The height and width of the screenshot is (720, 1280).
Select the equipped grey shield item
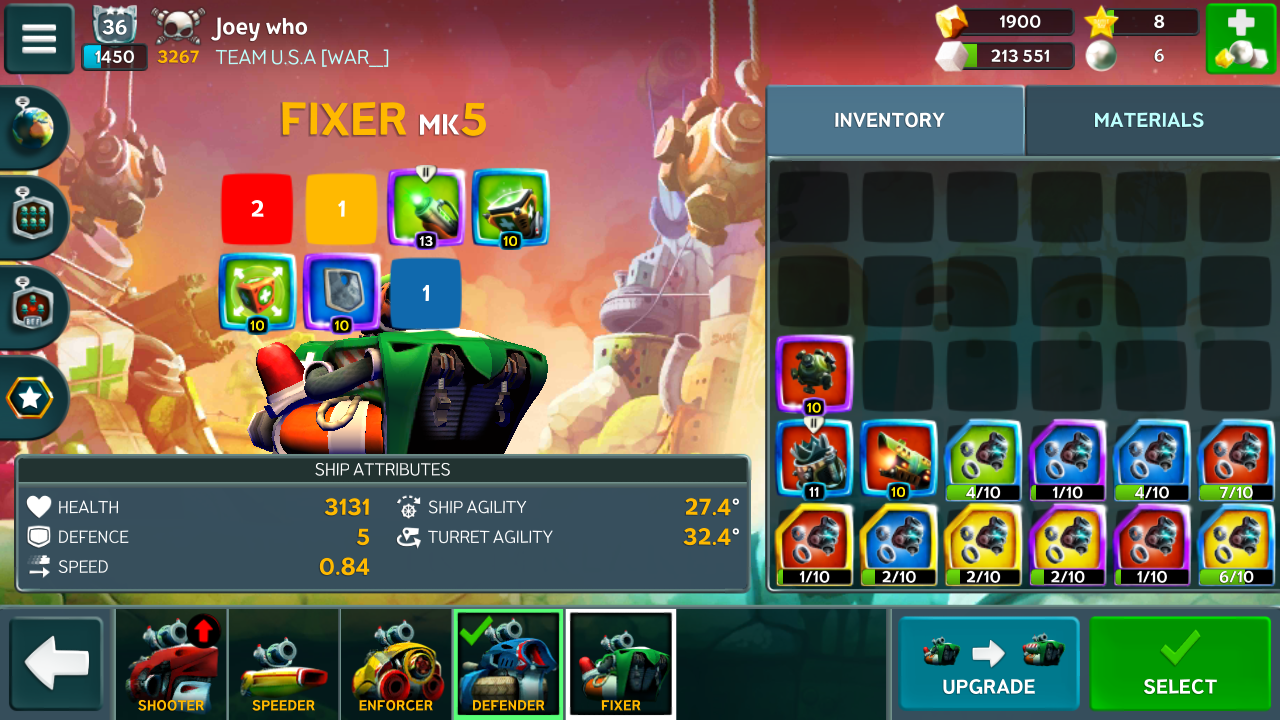click(341, 292)
